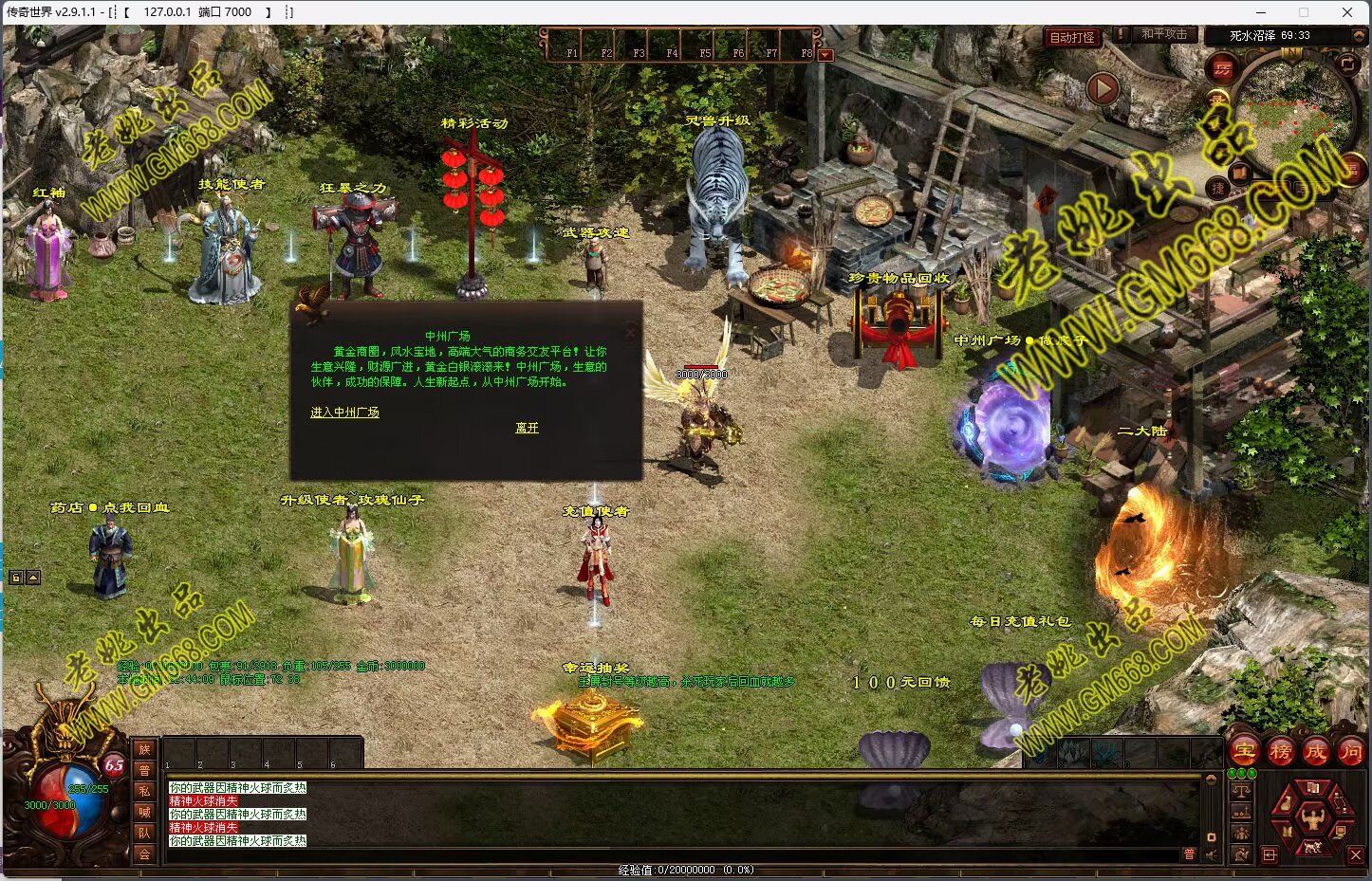Open the 成 achievements button

(1315, 752)
